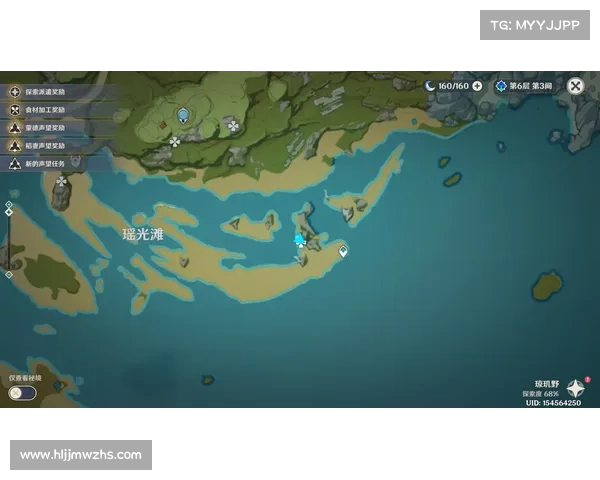Open the Spiral Abyss 第6层 第3间 indicator
Viewport: 600px width, 480px height.
click(x=524, y=86)
